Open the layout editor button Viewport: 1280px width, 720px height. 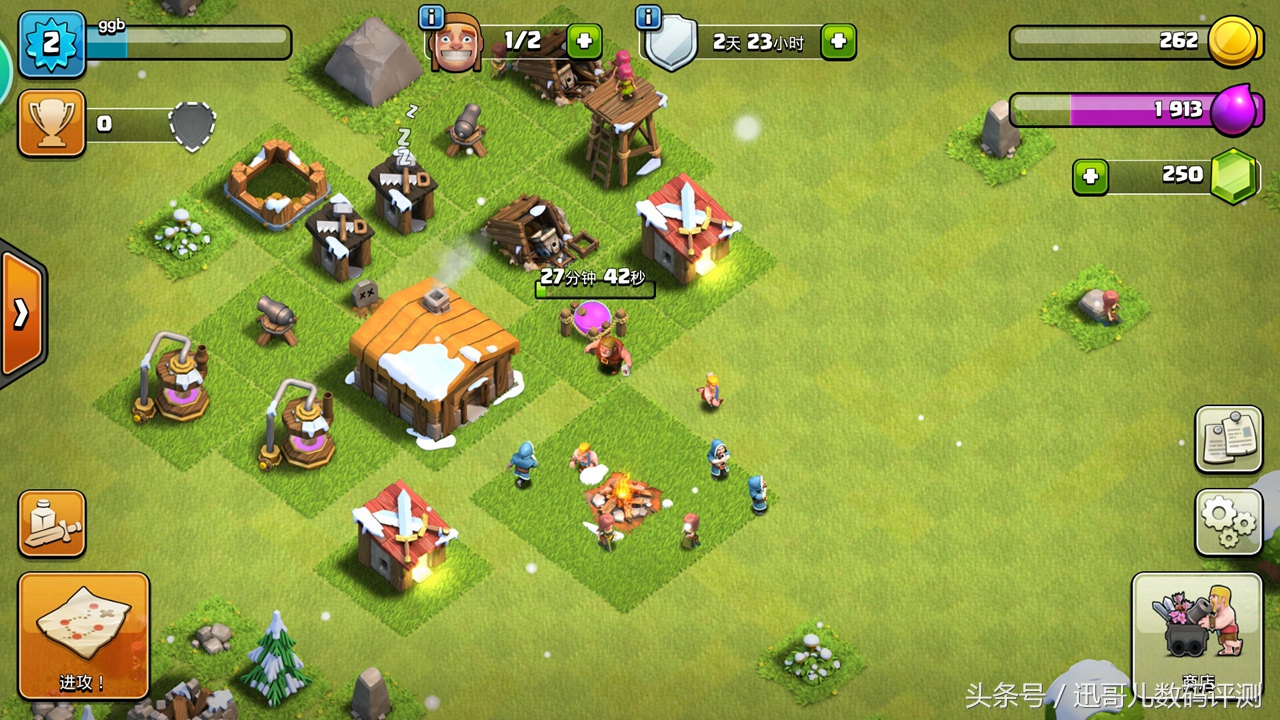tap(51, 523)
